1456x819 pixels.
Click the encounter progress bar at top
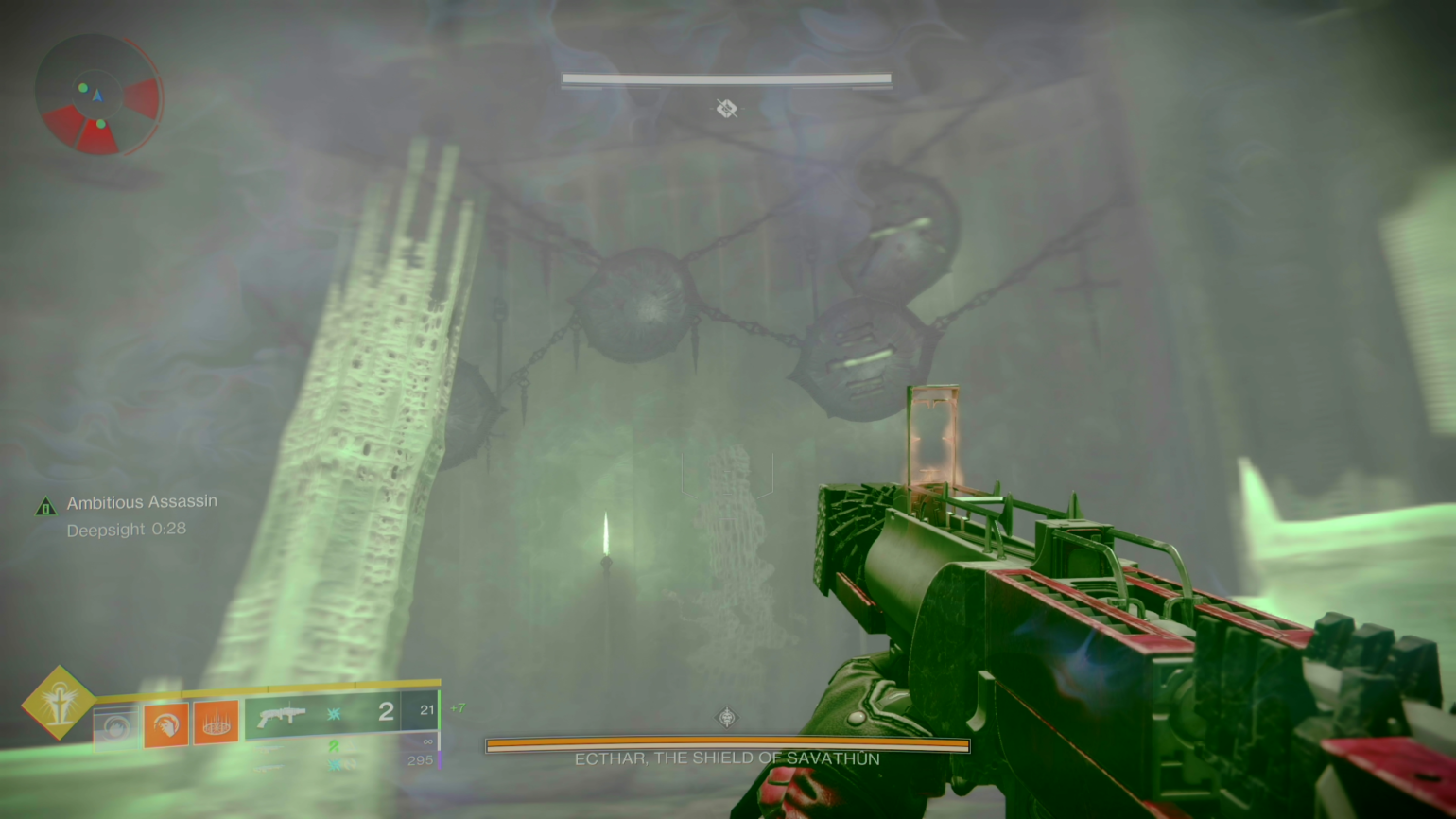[x=726, y=79]
